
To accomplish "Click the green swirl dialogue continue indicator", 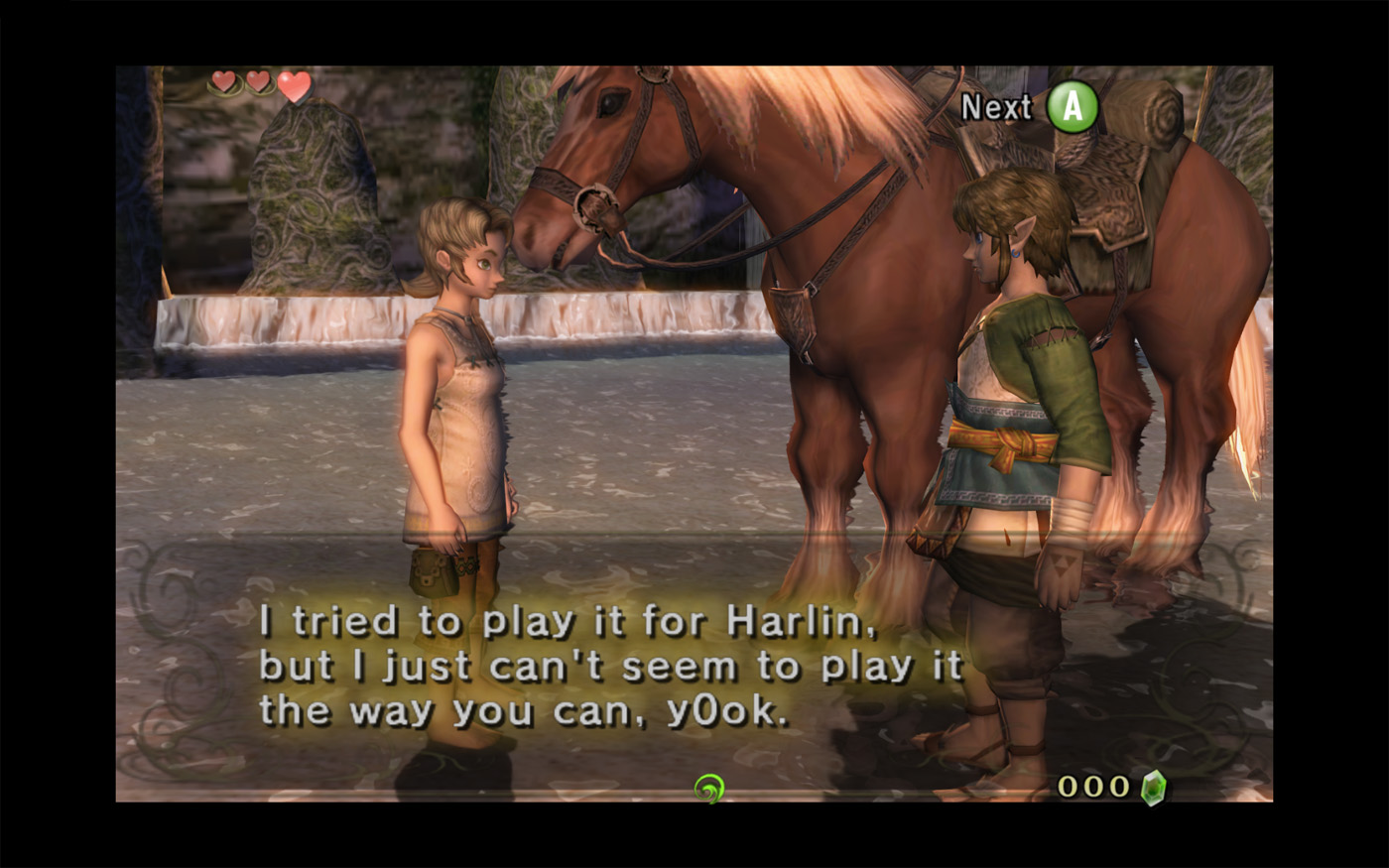I will [x=708, y=789].
